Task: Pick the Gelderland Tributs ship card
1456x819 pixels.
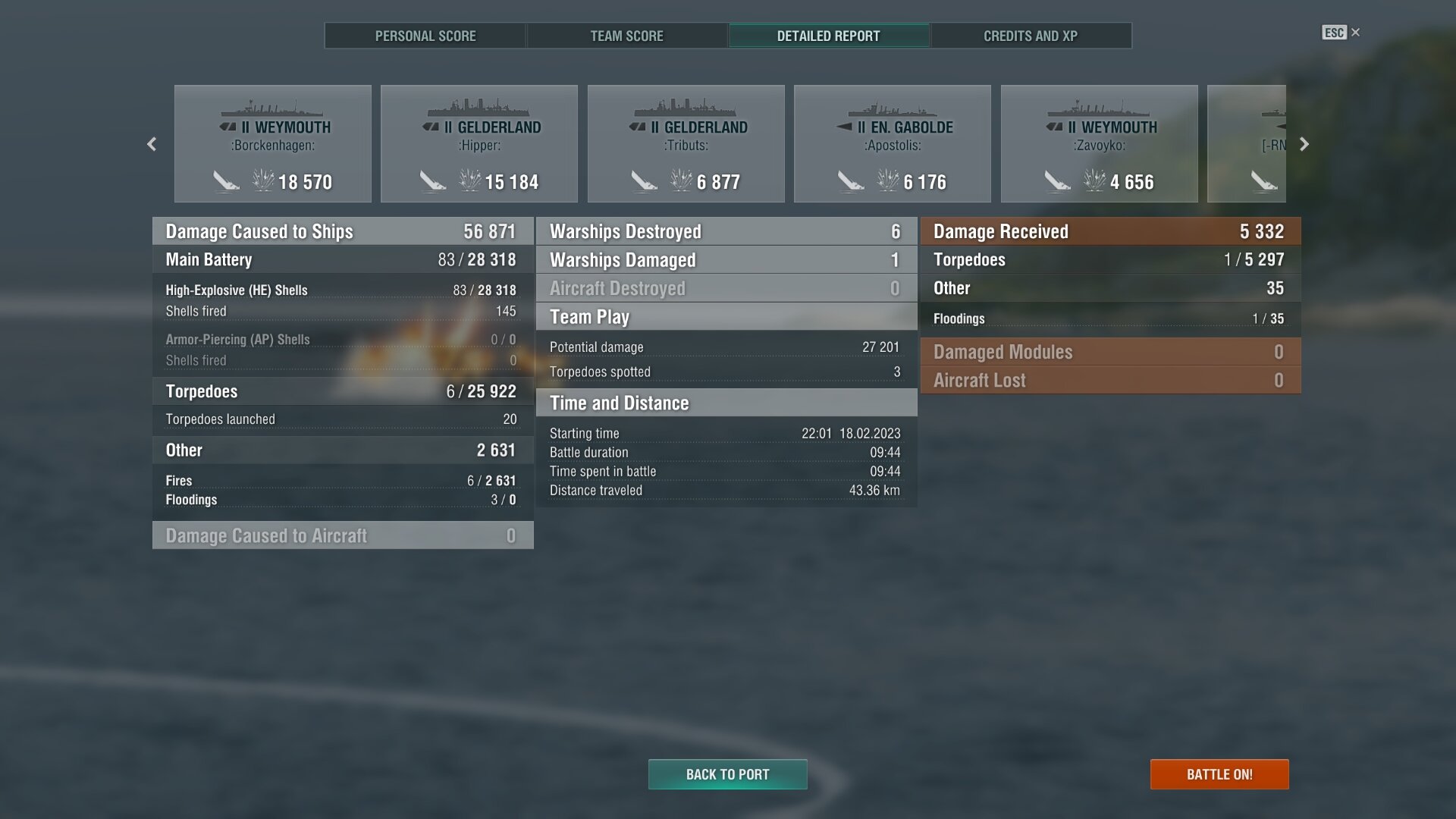Action: point(686,144)
